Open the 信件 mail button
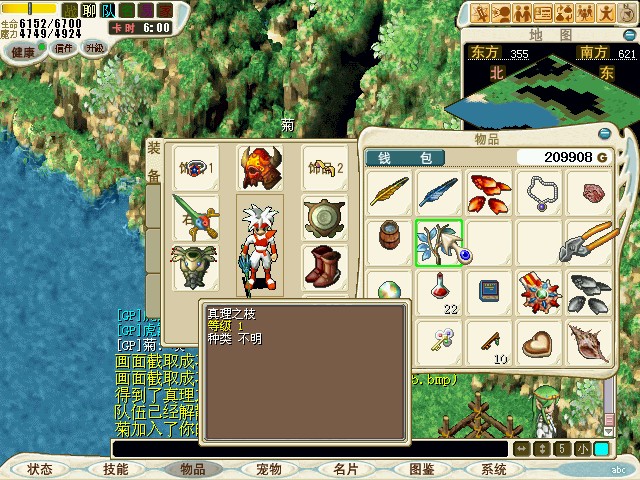 pyautogui.click(x=64, y=48)
